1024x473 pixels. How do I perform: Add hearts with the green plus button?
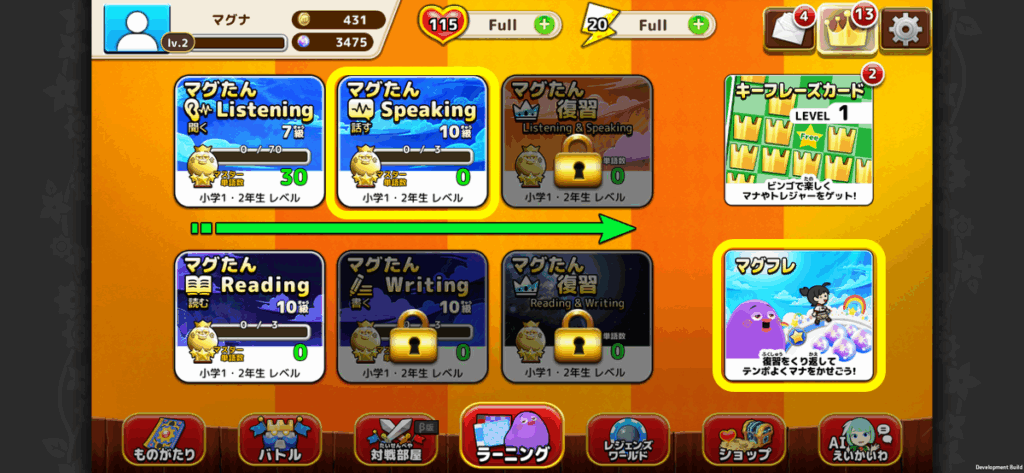[x=543, y=24]
